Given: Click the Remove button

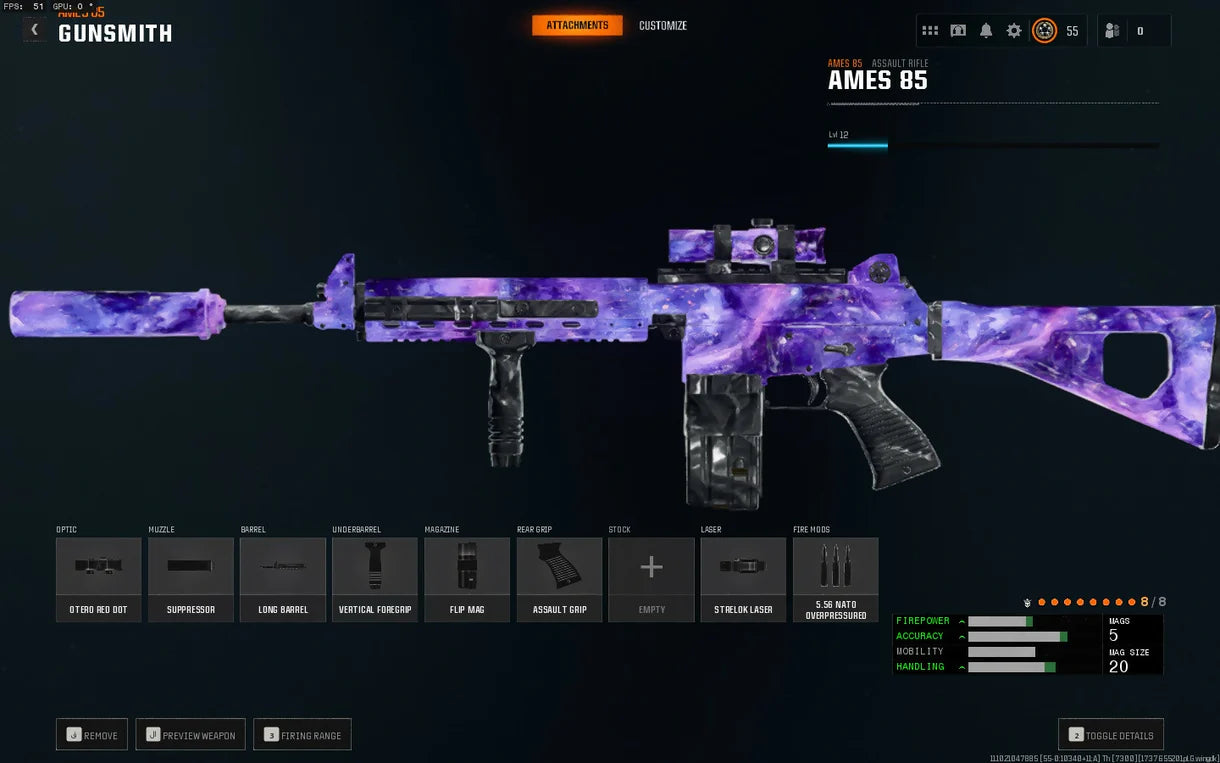Looking at the screenshot, I should [92, 735].
